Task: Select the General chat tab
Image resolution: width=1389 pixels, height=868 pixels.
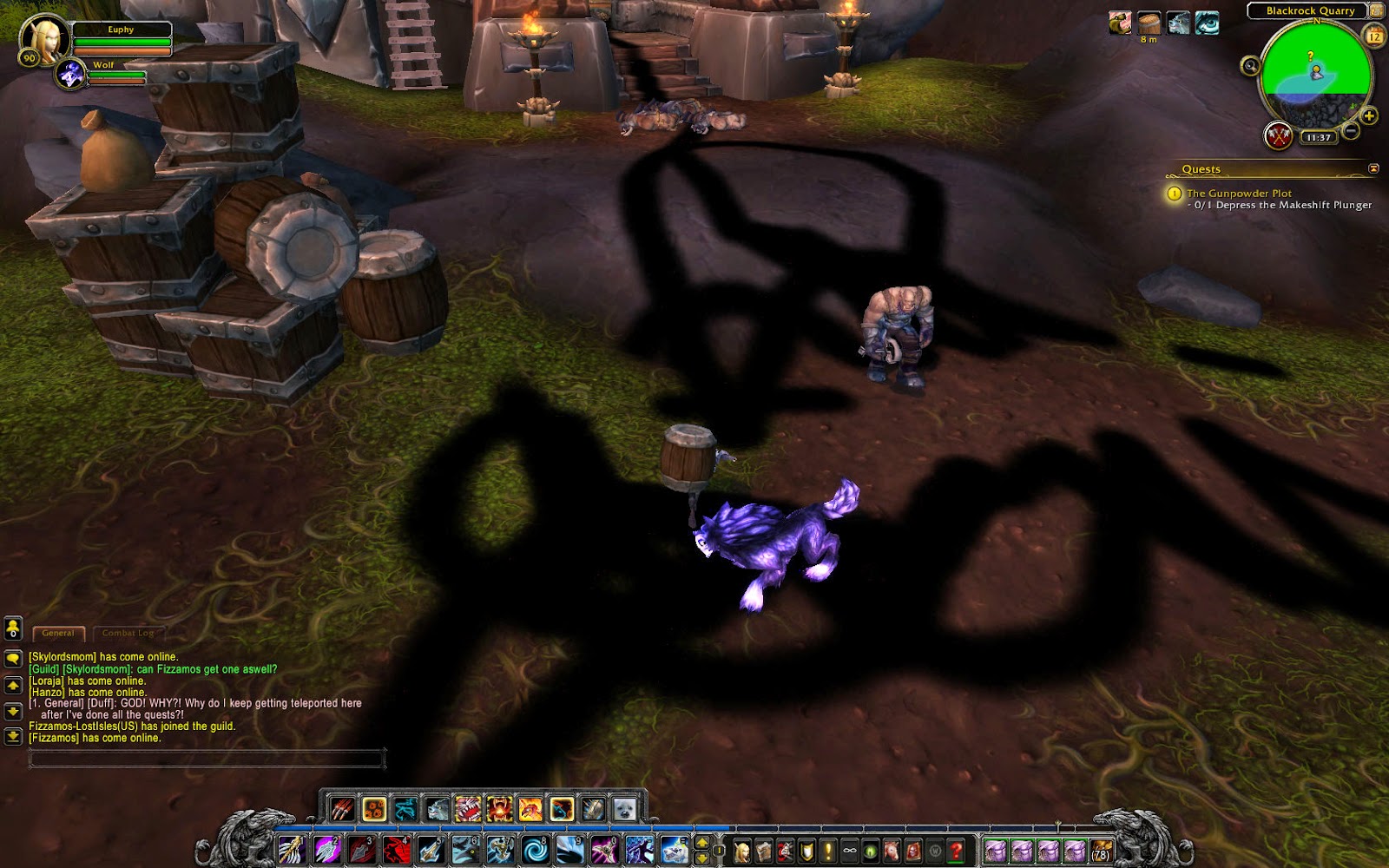Action: coord(59,633)
